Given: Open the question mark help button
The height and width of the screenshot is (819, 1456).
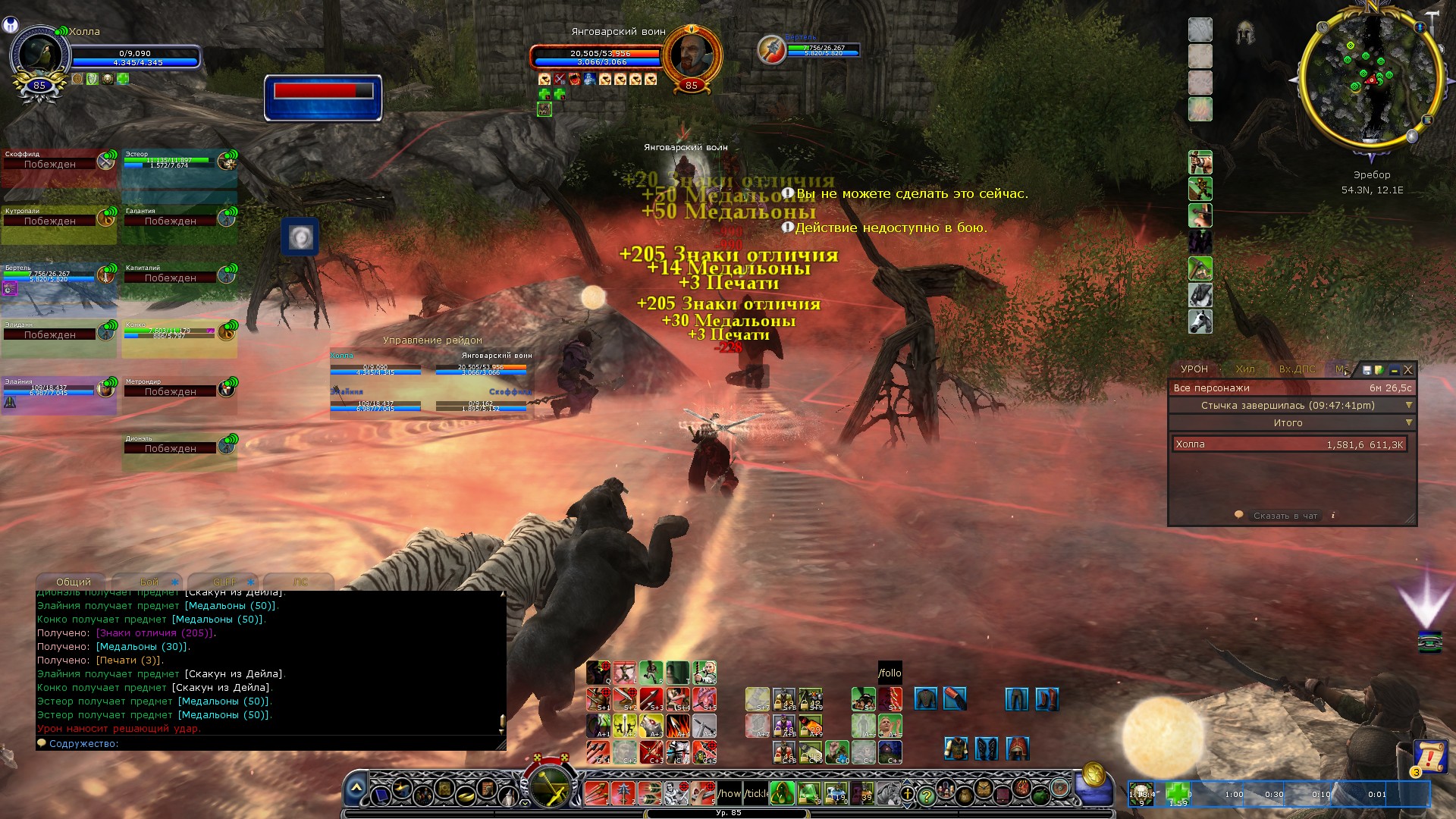Looking at the screenshot, I should coord(926,795).
